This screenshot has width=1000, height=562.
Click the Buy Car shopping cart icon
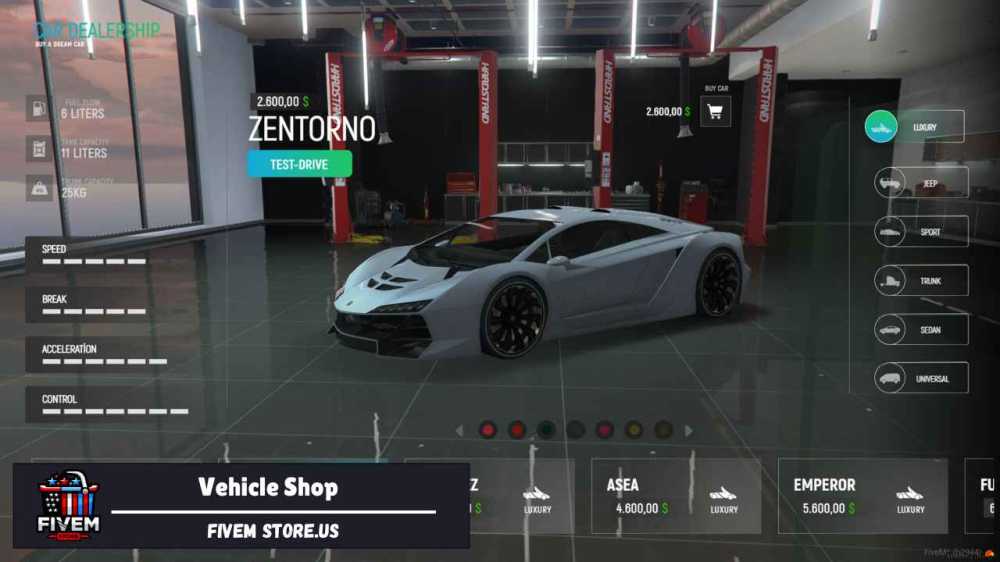pos(715,112)
